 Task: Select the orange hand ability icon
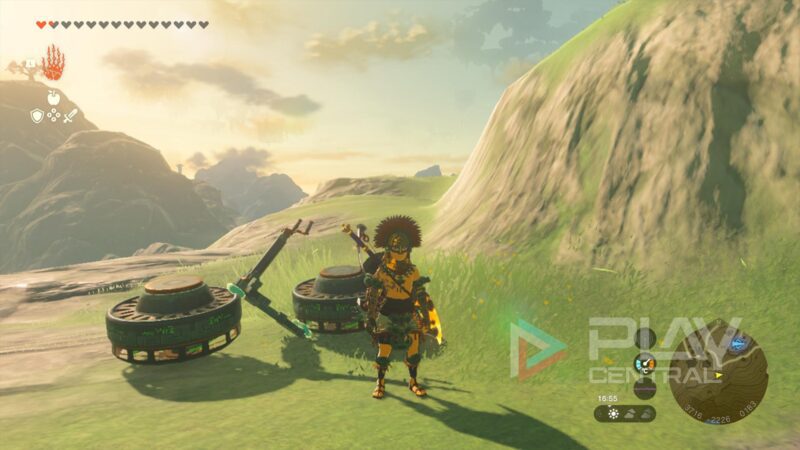52,63
